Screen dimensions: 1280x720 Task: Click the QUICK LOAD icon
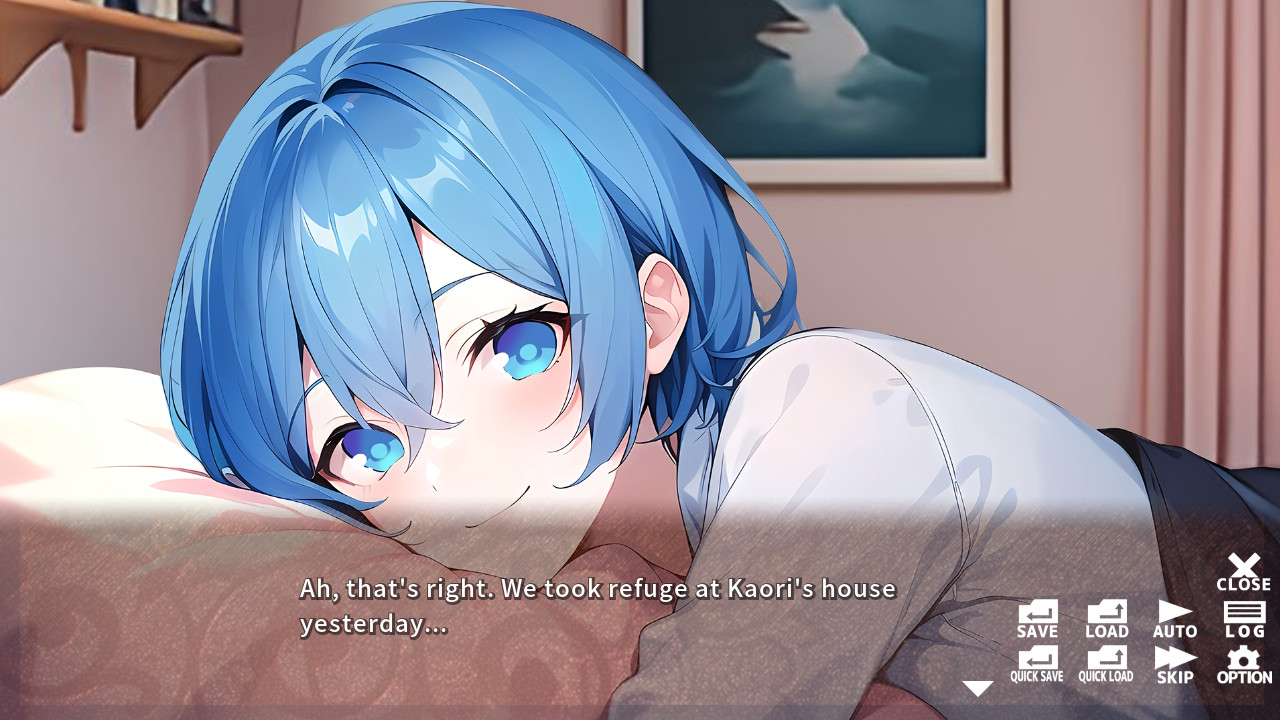pyautogui.click(x=1105, y=664)
